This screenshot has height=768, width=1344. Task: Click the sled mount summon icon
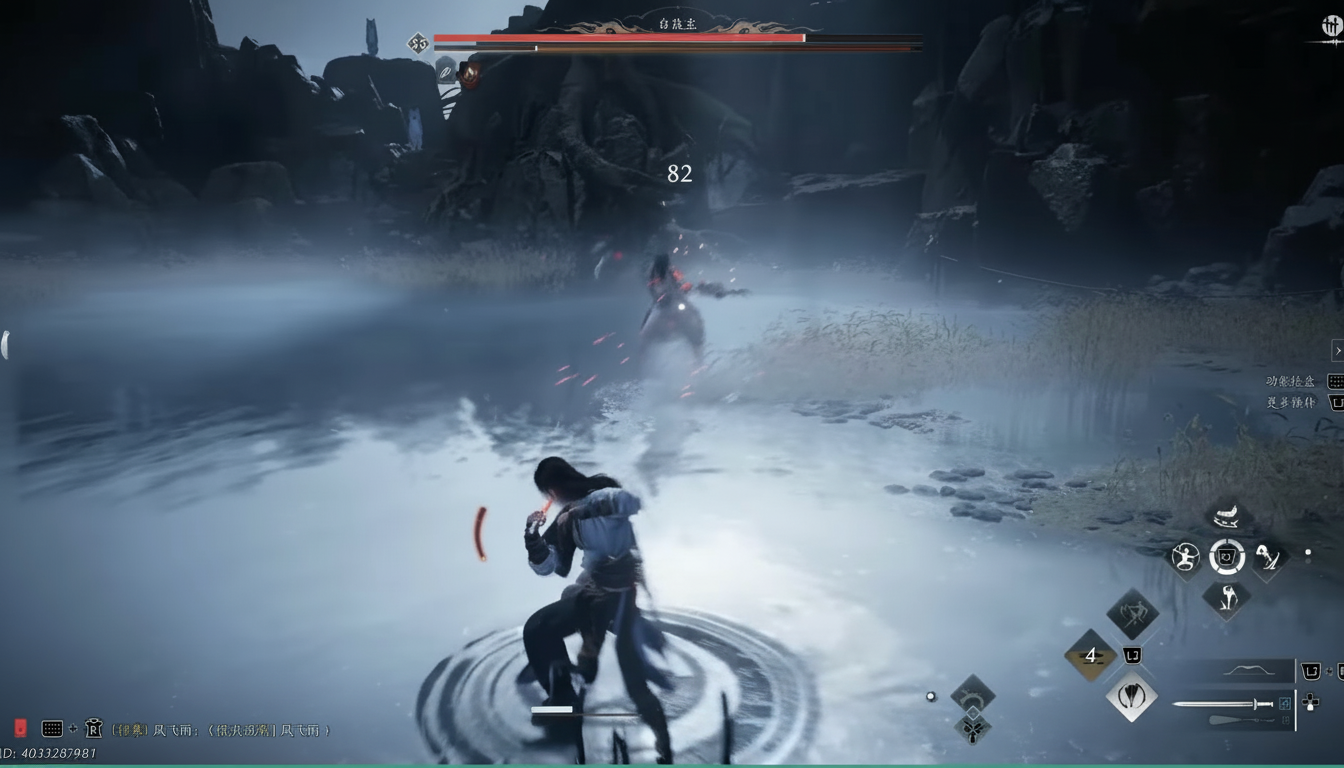[1226, 517]
